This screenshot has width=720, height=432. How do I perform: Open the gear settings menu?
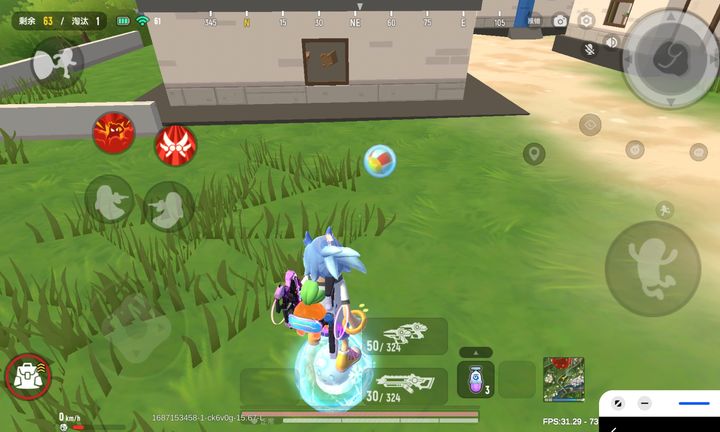(587, 21)
